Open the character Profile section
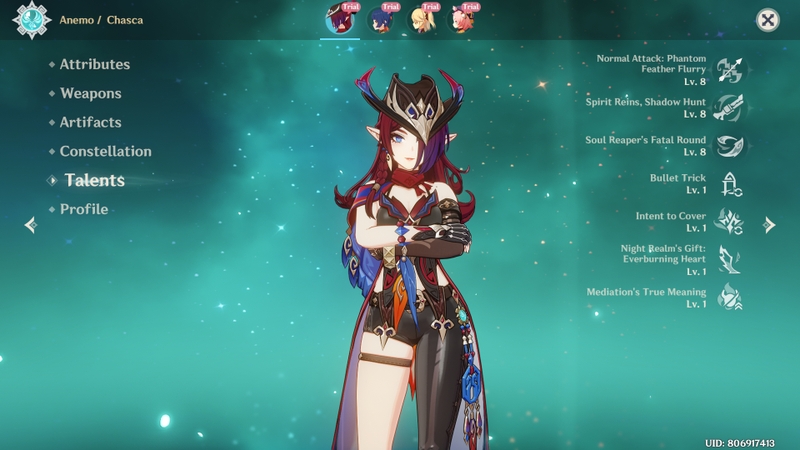The width and height of the screenshot is (800, 450). tap(84, 210)
